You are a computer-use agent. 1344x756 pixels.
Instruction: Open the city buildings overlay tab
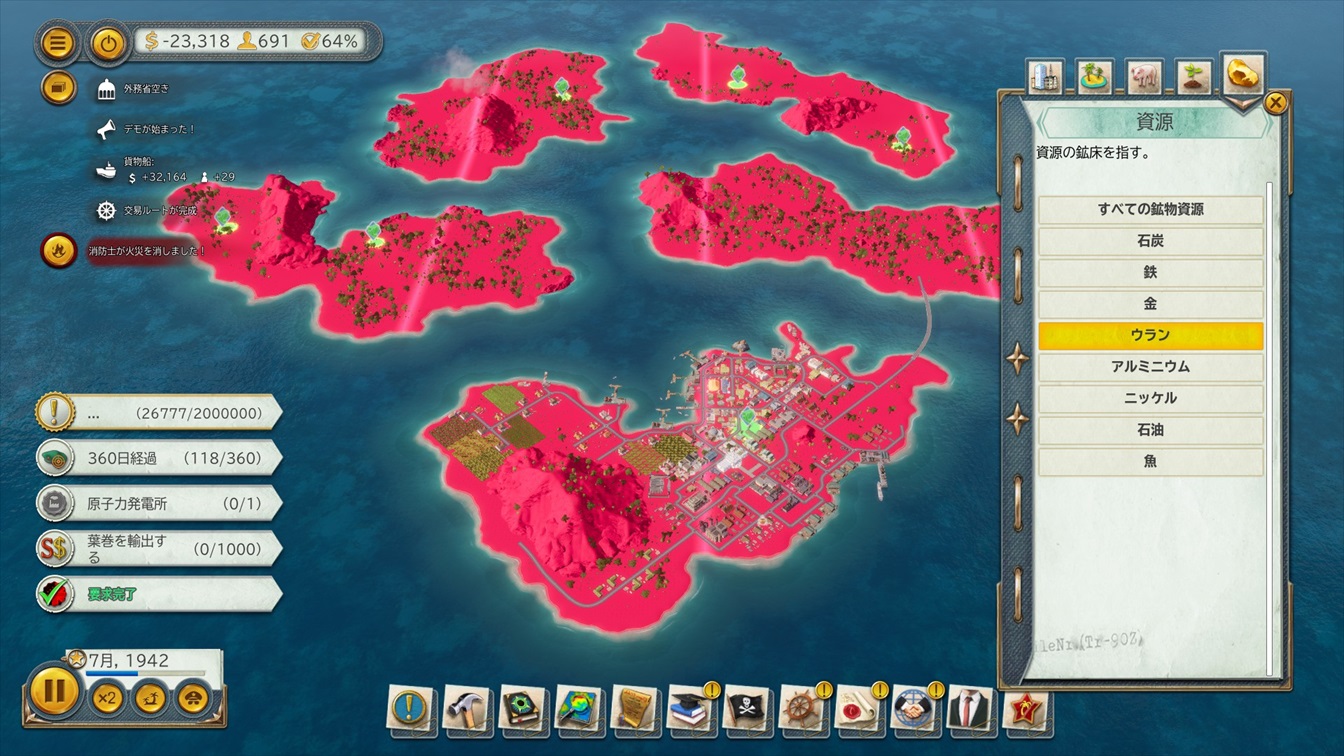pos(1046,75)
